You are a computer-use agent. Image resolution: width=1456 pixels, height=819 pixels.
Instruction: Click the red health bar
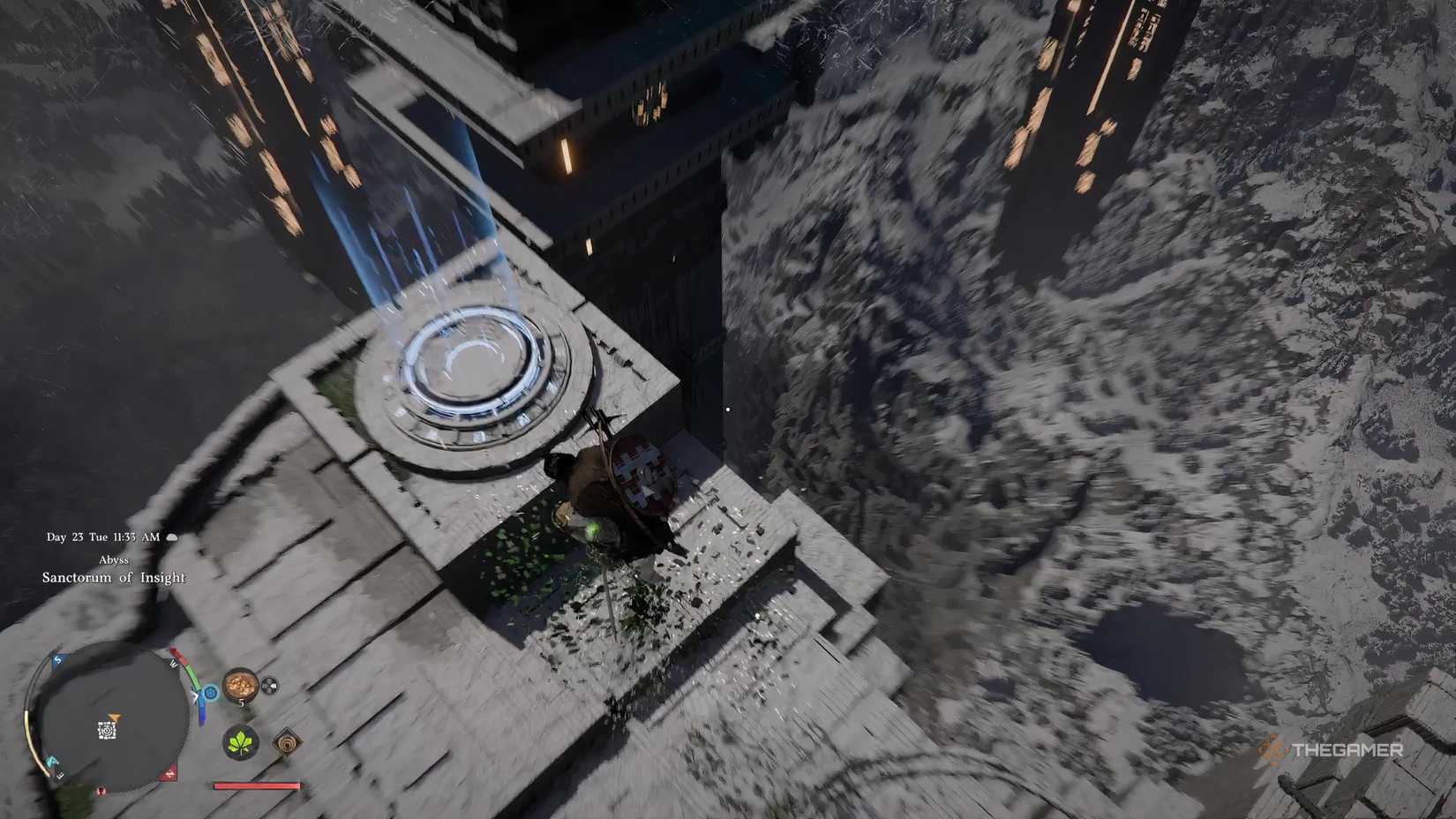[x=255, y=785]
